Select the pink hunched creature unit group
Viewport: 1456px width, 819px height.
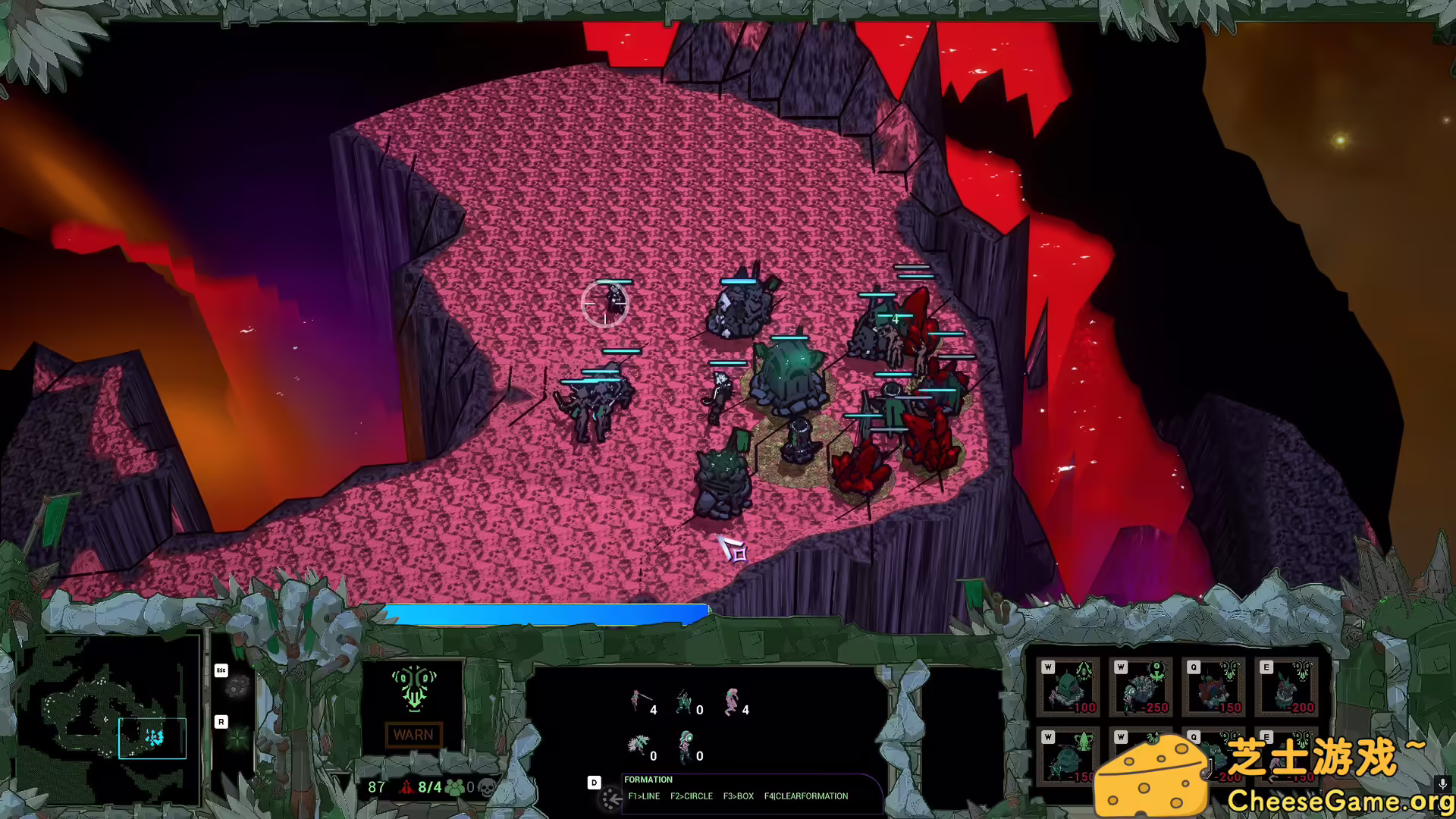[732, 702]
